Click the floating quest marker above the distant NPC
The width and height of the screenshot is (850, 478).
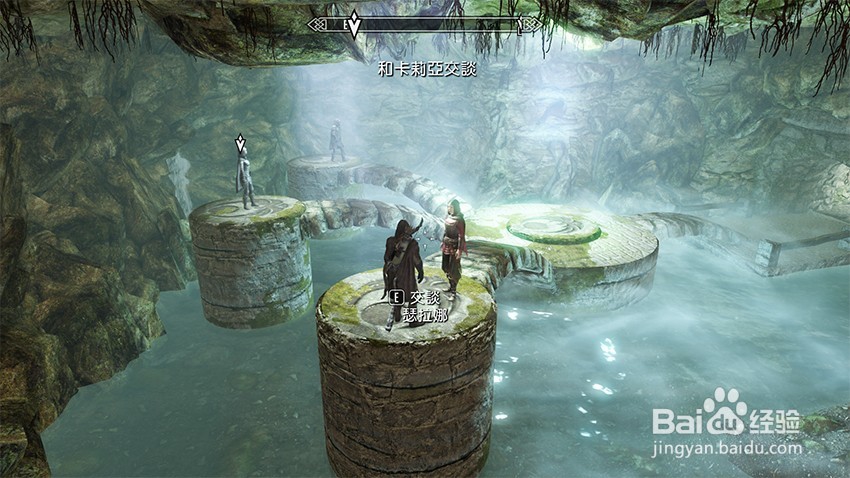click(x=239, y=144)
